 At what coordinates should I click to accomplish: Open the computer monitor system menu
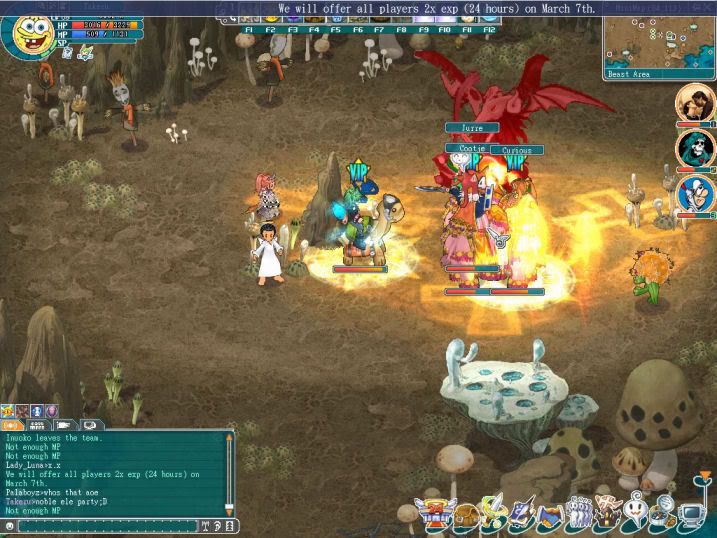coord(690,516)
